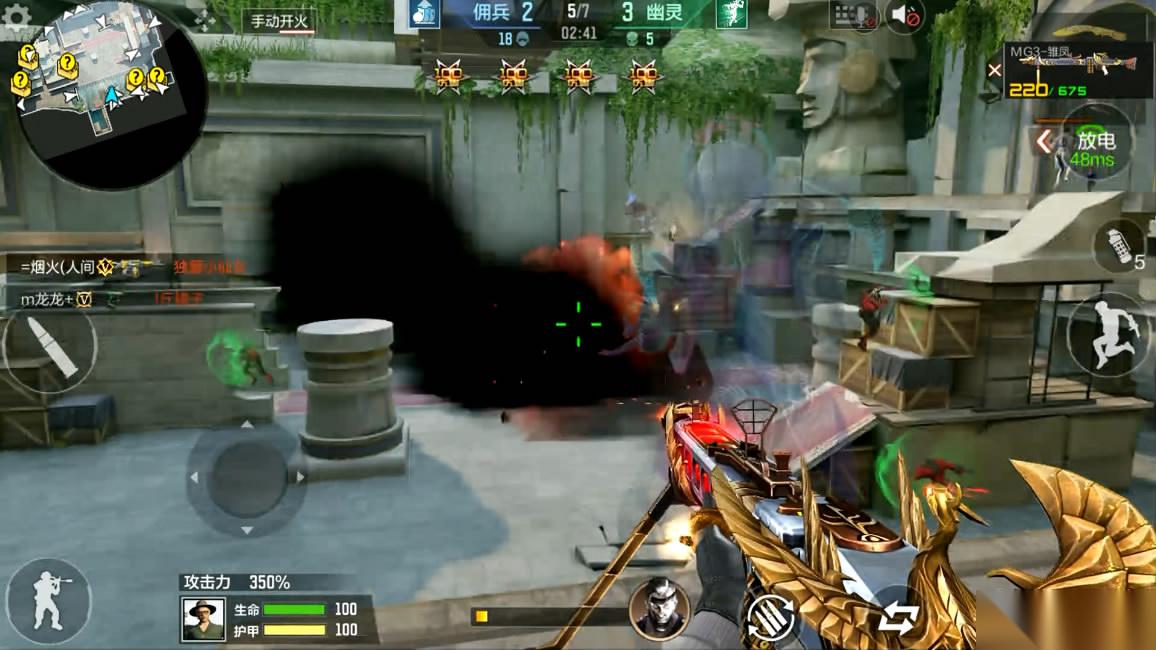This screenshot has height=650, width=1156.
Task: Select the MG3 weapon panel
Action: coord(1077,70)
